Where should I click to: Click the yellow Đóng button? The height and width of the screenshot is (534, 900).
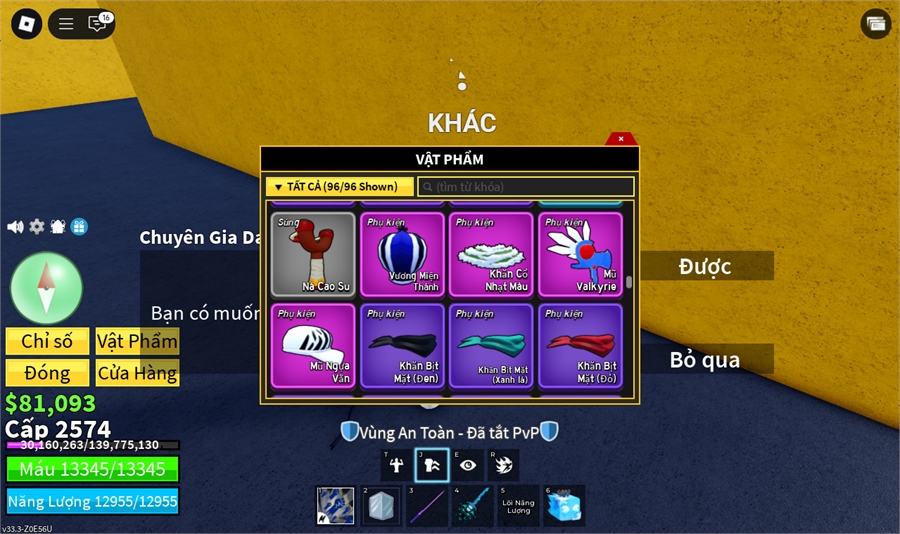47,373
